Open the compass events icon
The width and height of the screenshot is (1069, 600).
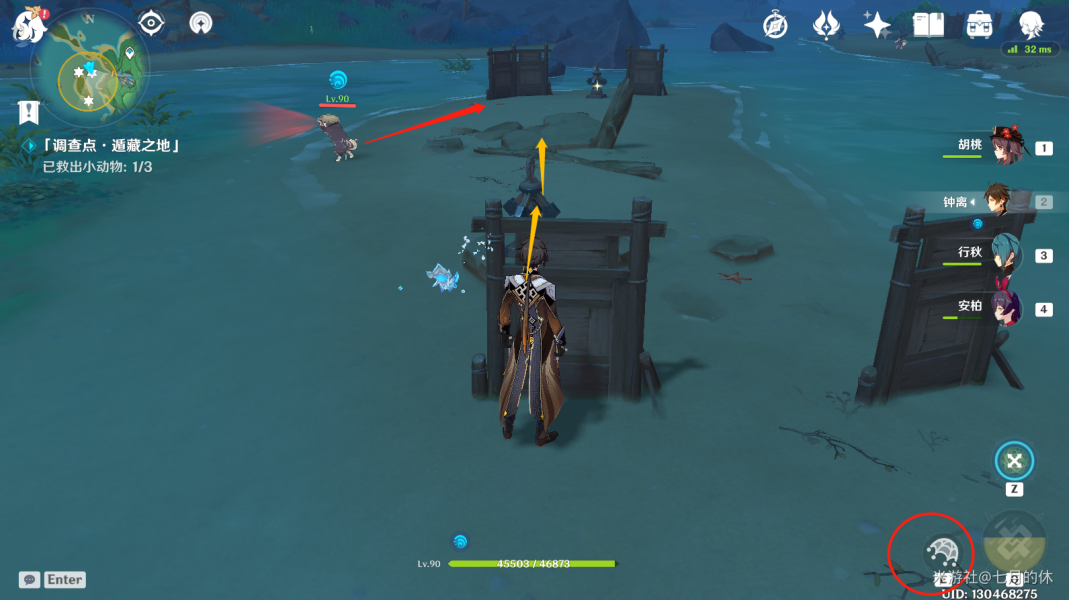[775, 25]
